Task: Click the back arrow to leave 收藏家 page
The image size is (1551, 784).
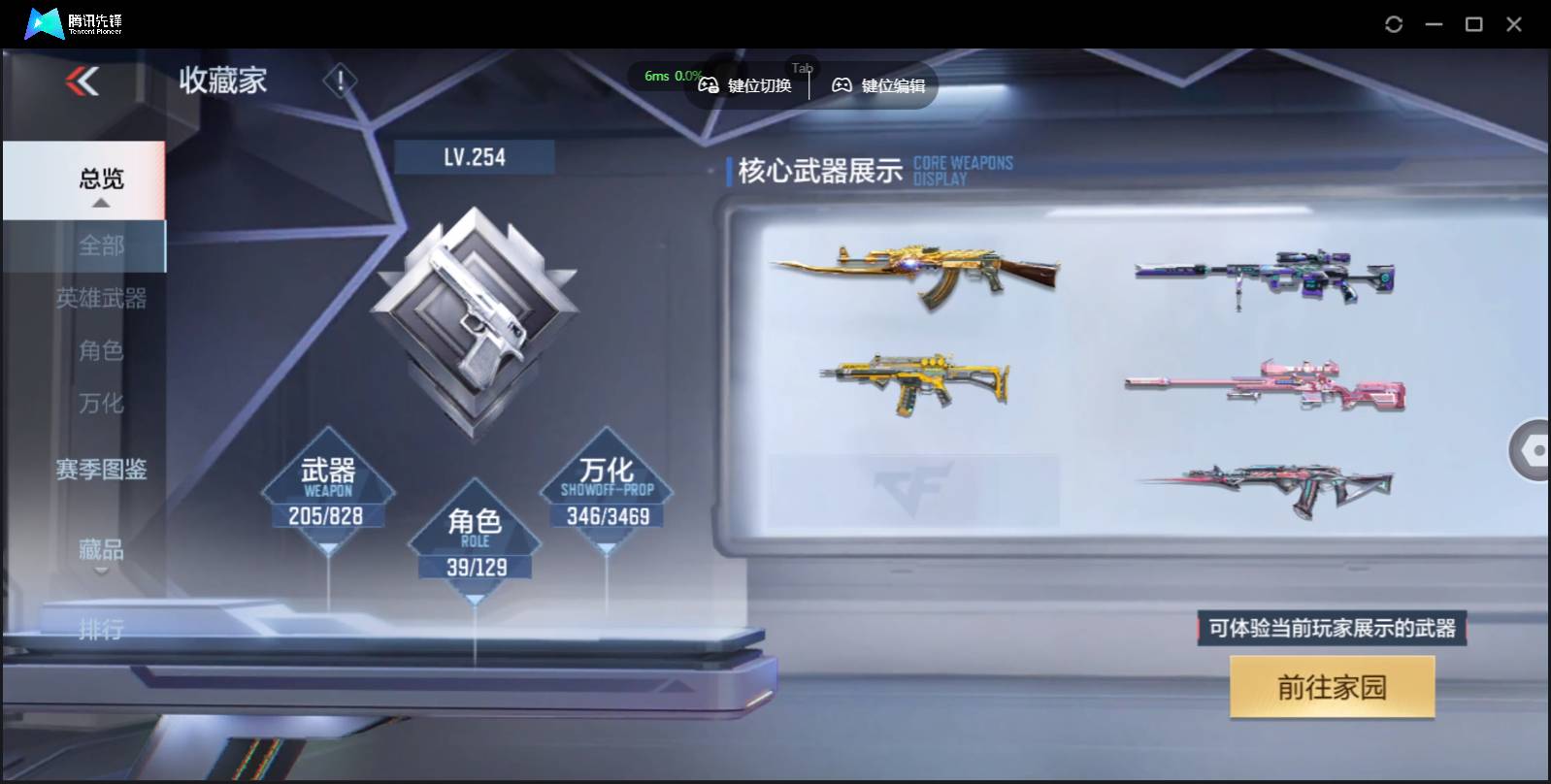Action: tap(83, 82)
